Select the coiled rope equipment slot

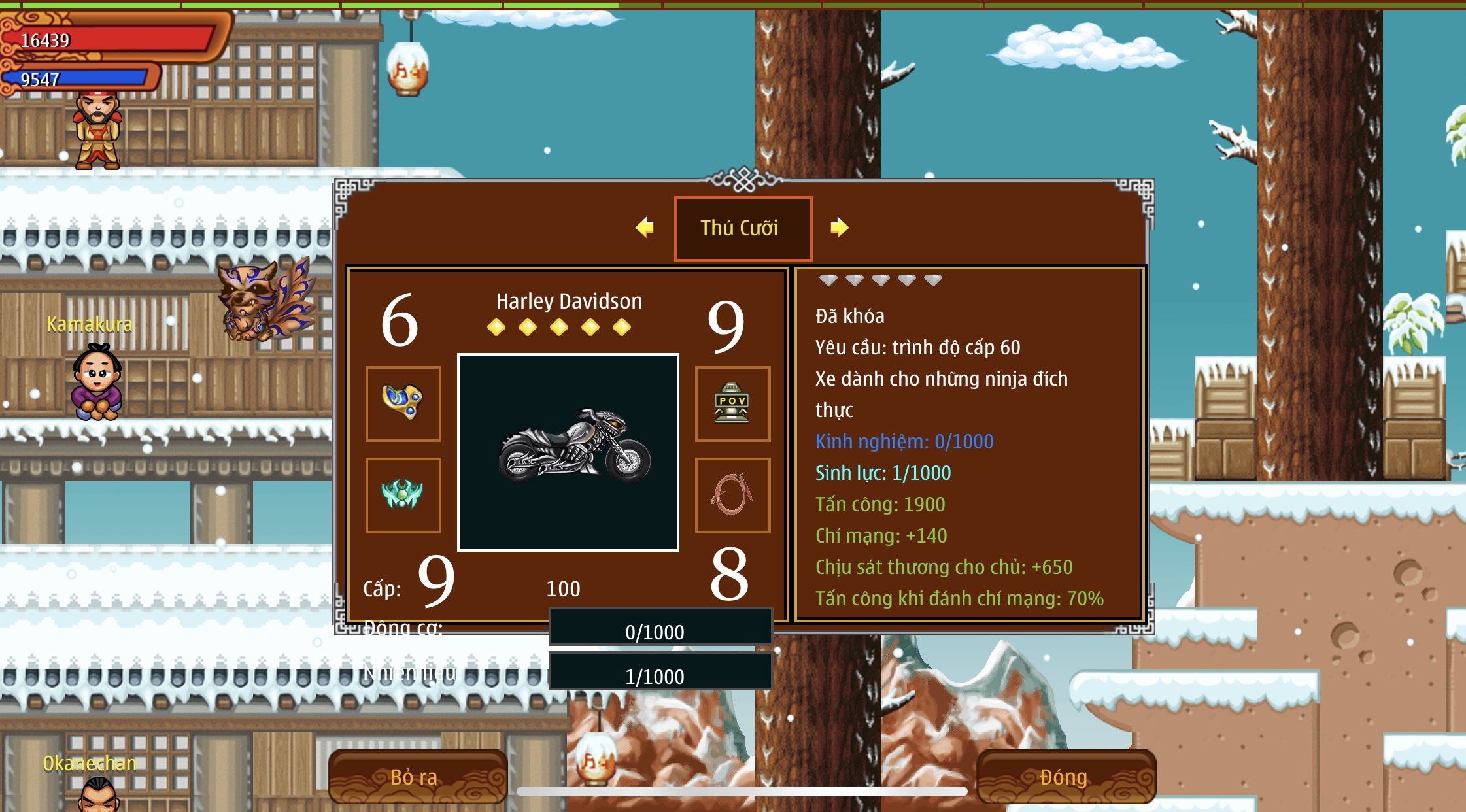tap(732, 495)
